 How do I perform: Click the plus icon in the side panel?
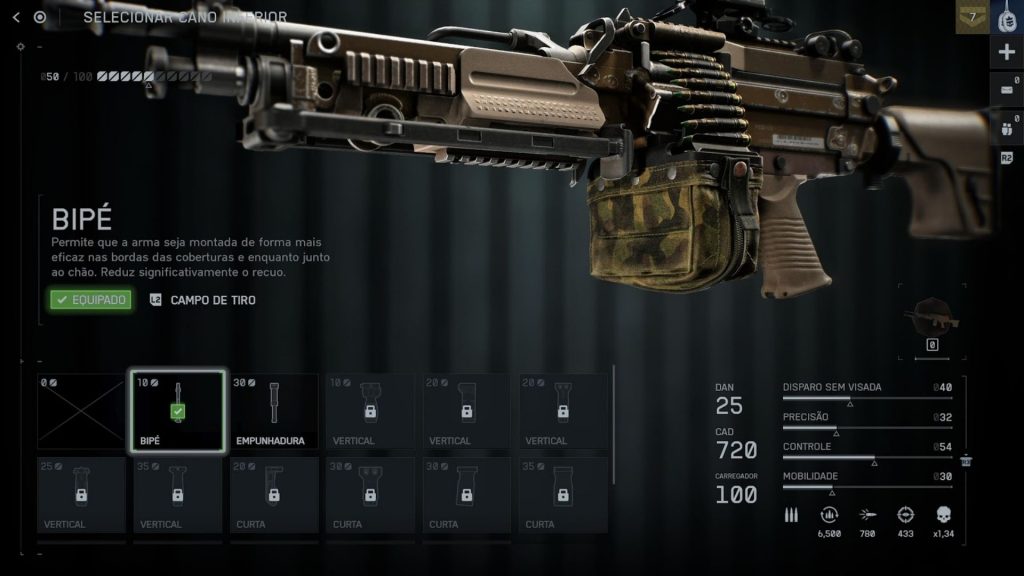[x=1007, y=52]
